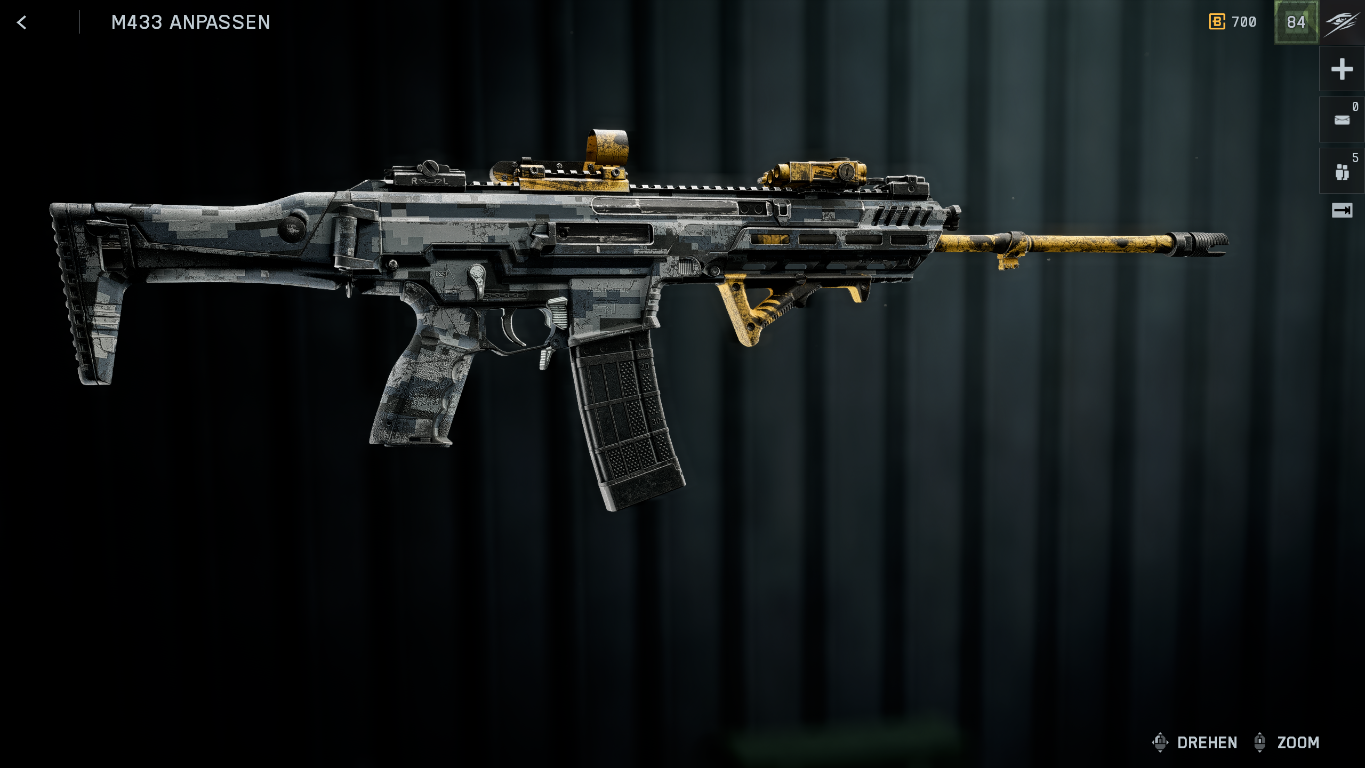Click the M433 ANPASSEN title
Viewport: 1365px width, 768px height.
190,22
